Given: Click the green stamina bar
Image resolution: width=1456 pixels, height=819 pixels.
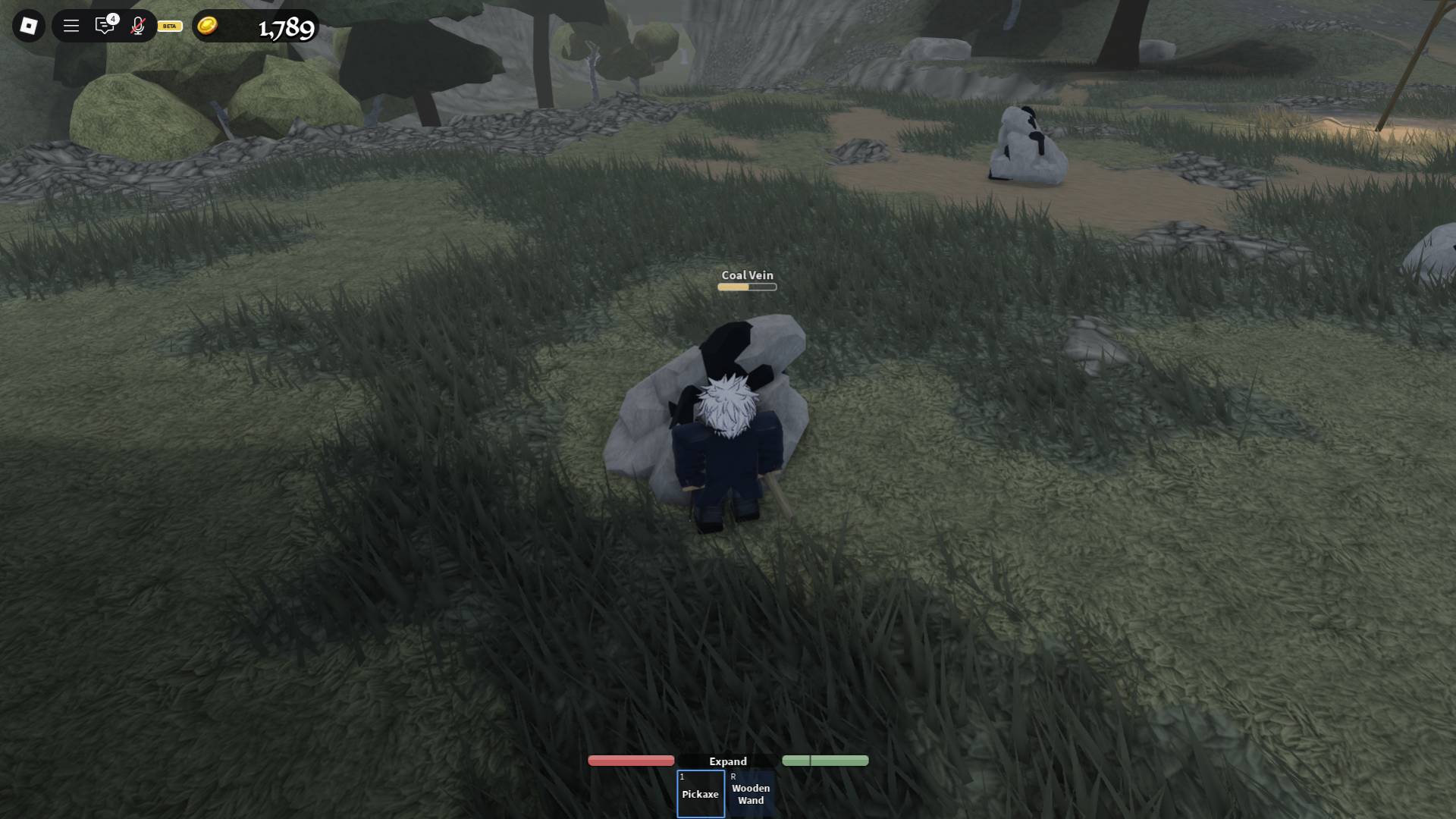Looking at the screenshot, I should 826,760.
